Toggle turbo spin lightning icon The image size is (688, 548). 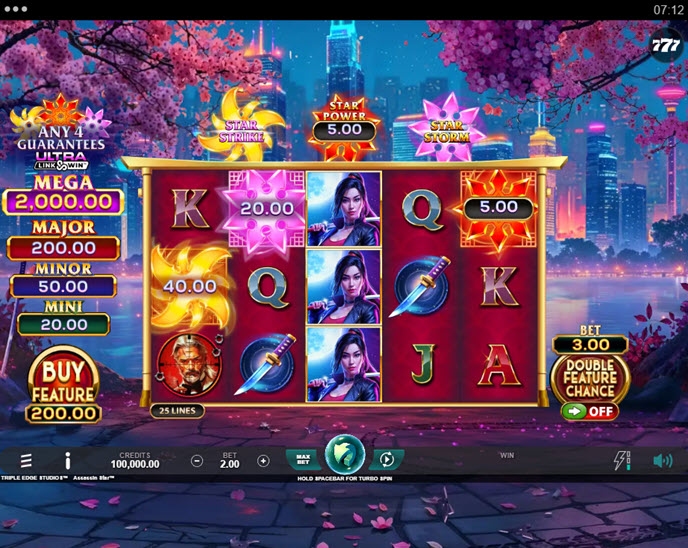pyautogui.click(x=621, y=460)
